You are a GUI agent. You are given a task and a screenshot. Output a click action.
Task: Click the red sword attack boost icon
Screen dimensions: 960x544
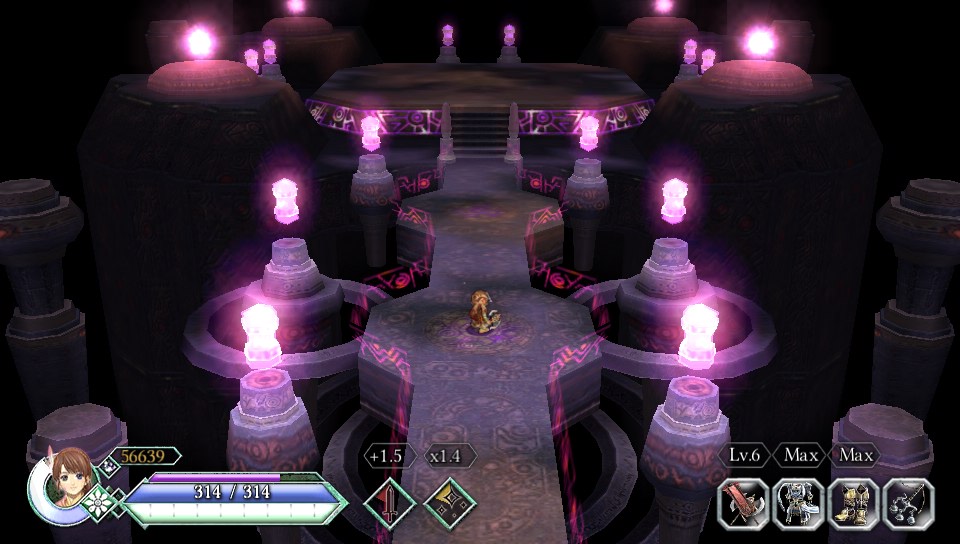coord(388,502)
